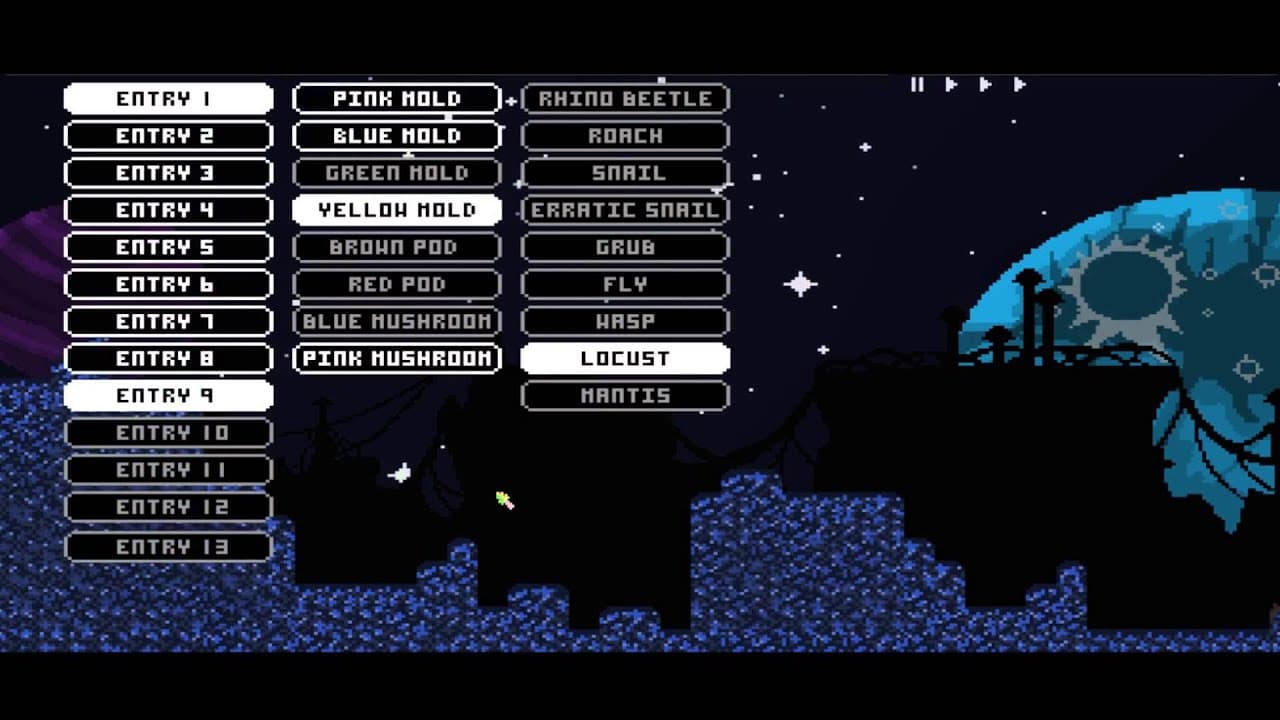This screenshot has width=1280, height=720.
Task: Select the highlighted Entry 9
Action: click(x=168, y=395)
